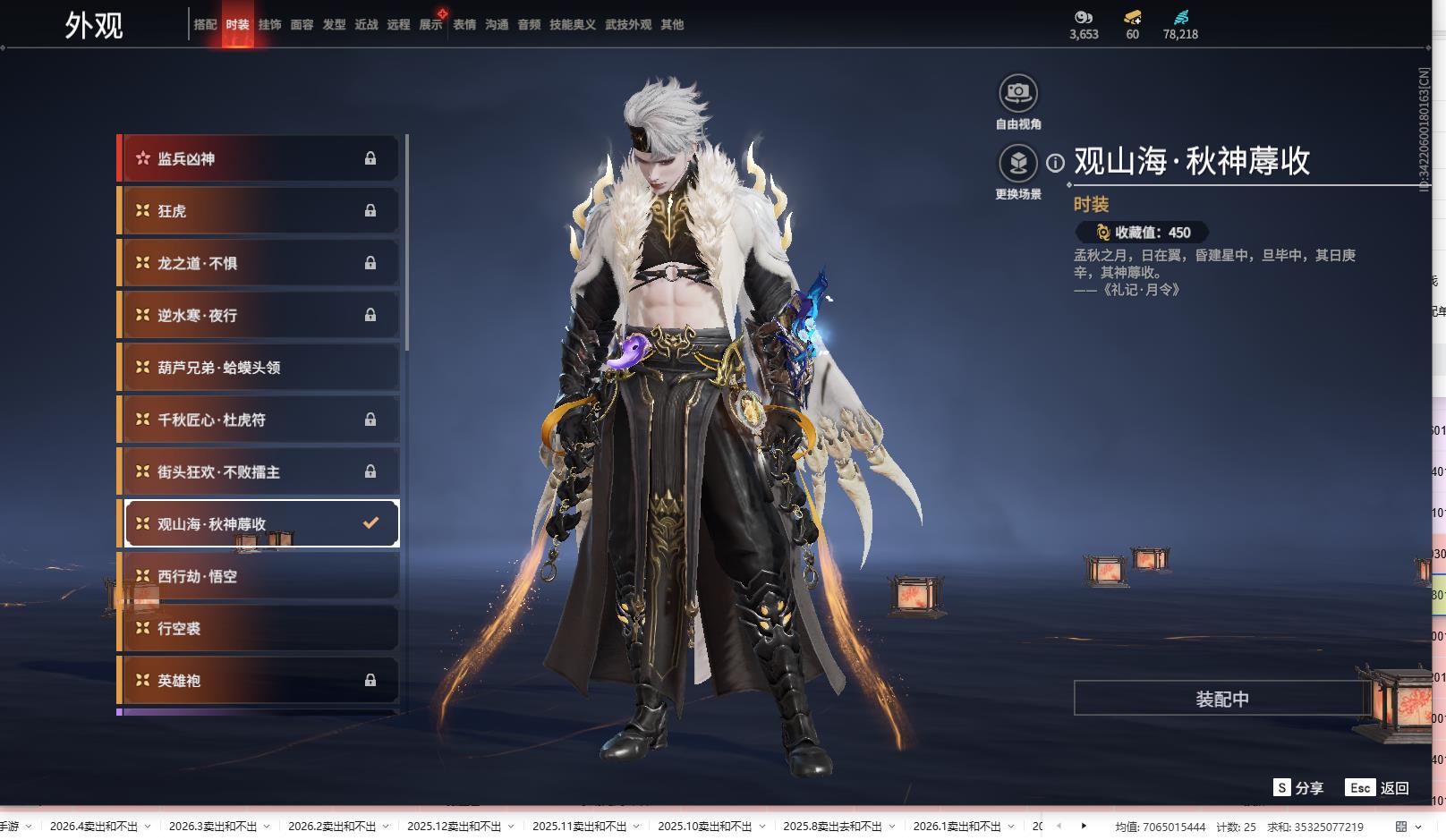
Task: Pick the 葫芦兄弟·蛤蟆头领 outfit
Action: click(x=259, y=368)
